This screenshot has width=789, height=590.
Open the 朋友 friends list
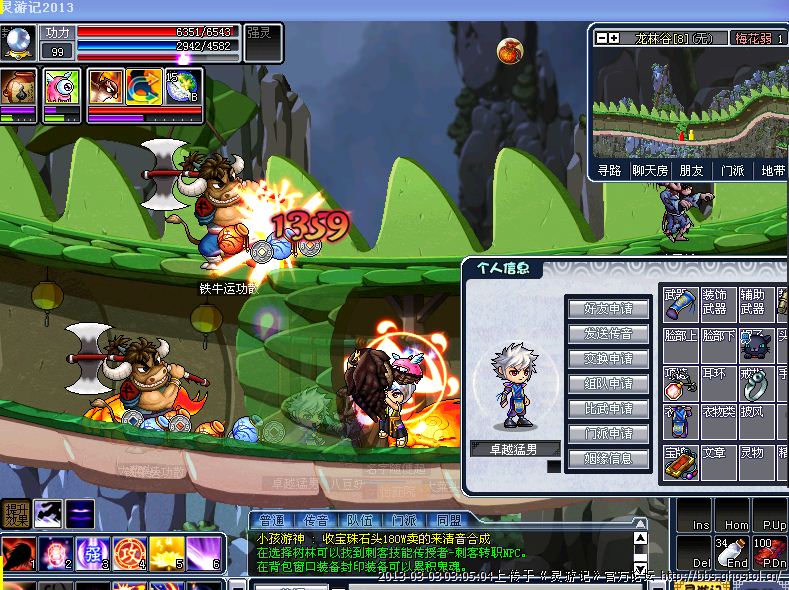pyautogui.click(x=692, y=171)
